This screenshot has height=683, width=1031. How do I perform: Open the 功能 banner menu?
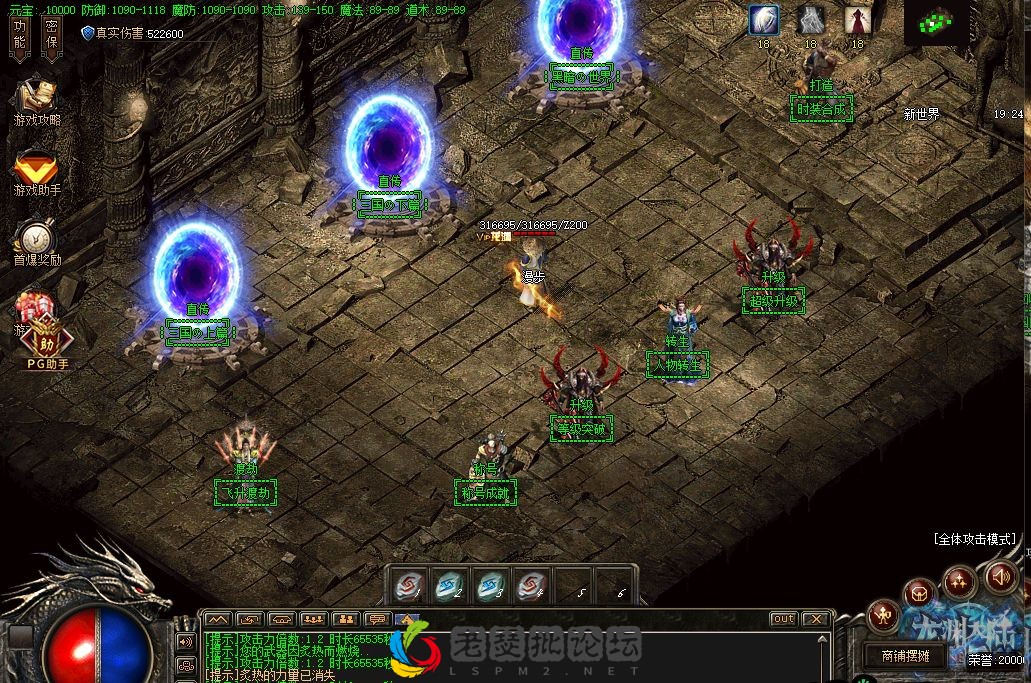[20, 37]
